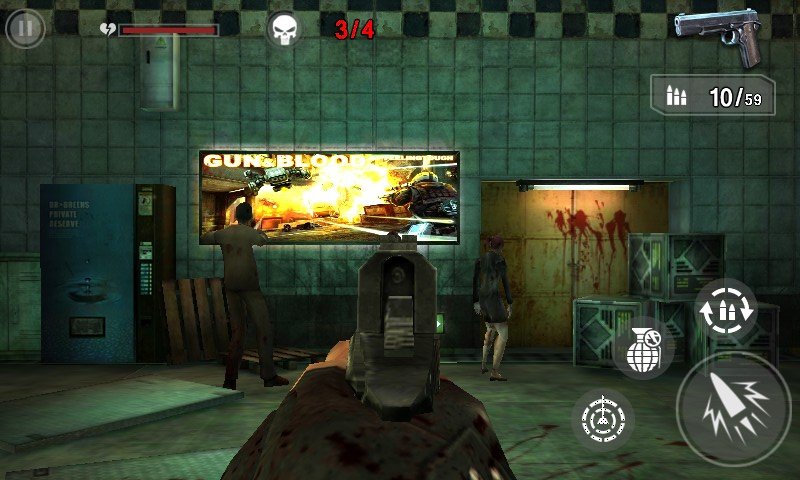Aim using the crosshair button
Viewport: 800px width, 480px height.
coord(603,417)
